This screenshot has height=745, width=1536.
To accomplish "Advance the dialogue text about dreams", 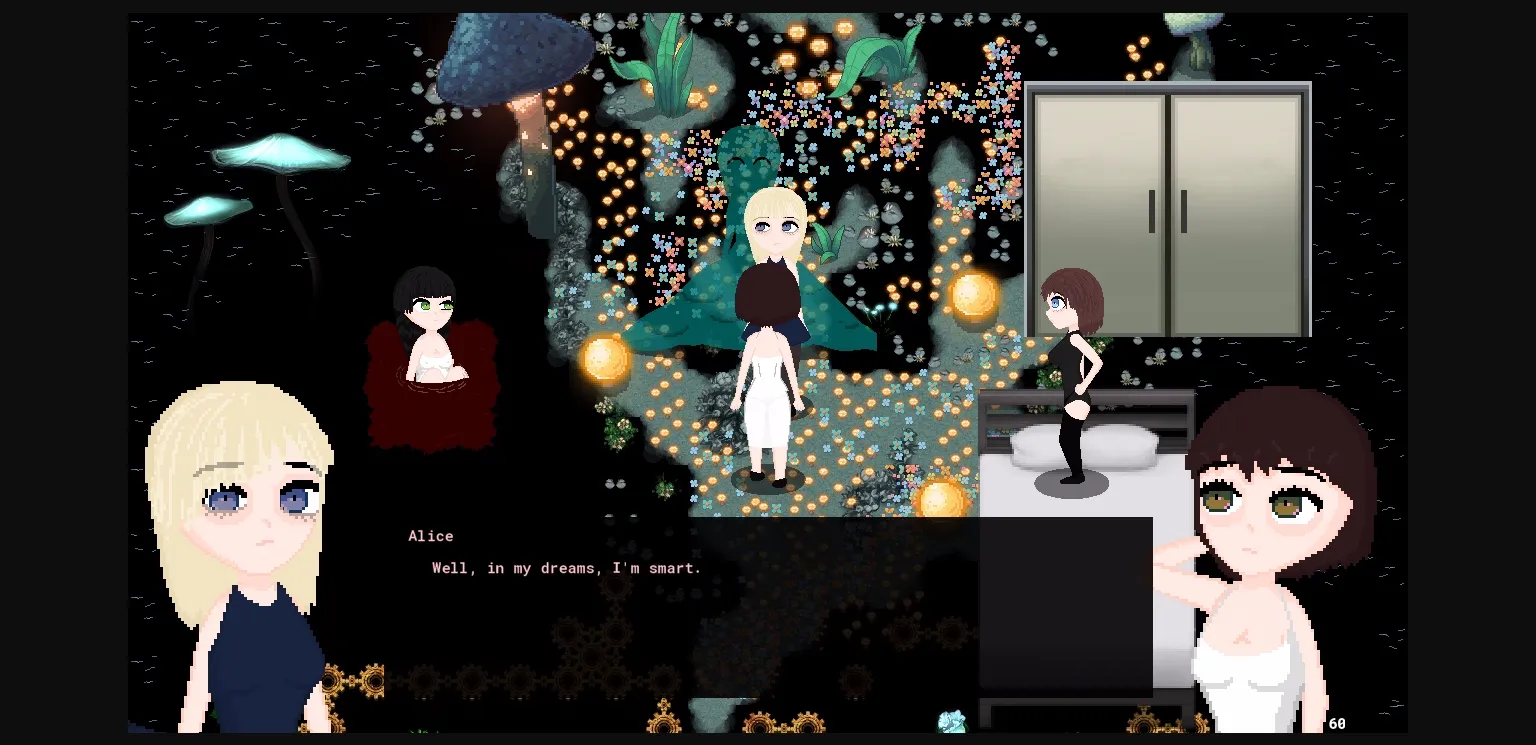I will pos(566,568).
